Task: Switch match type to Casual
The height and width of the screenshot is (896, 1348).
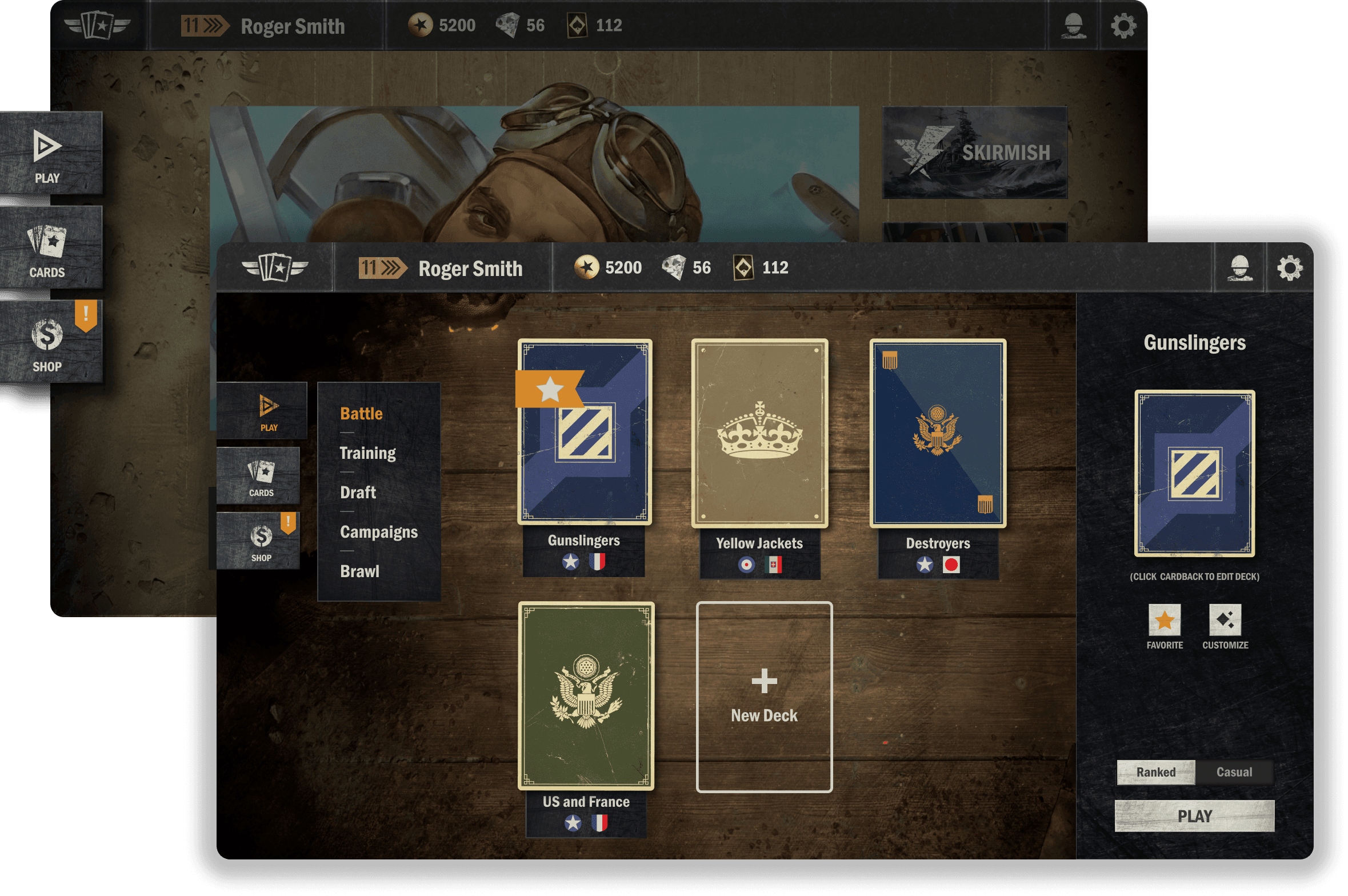Action: 1234,772
